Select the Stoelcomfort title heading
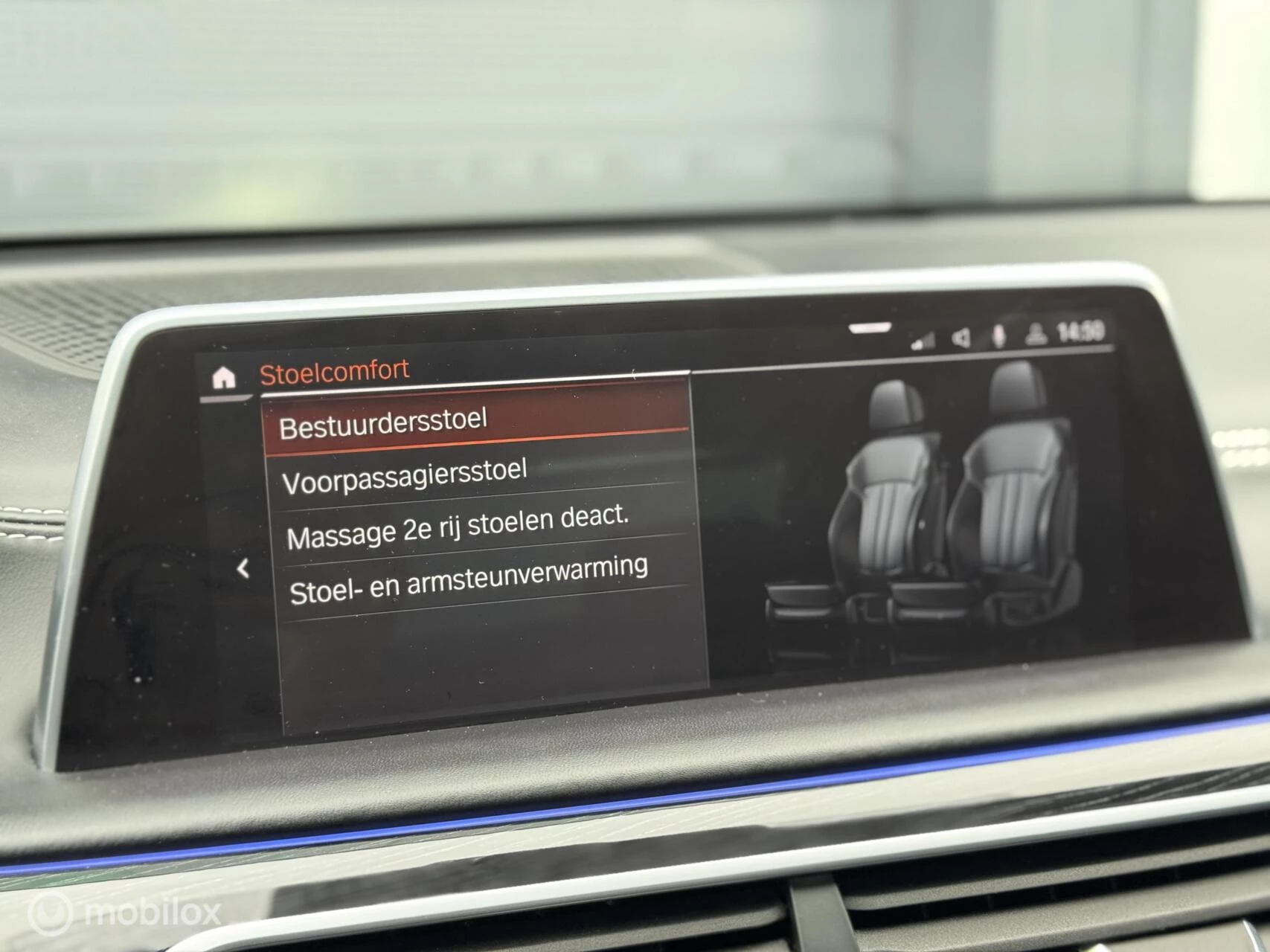This screenshot has width=1270, height=952. (334, 369)
